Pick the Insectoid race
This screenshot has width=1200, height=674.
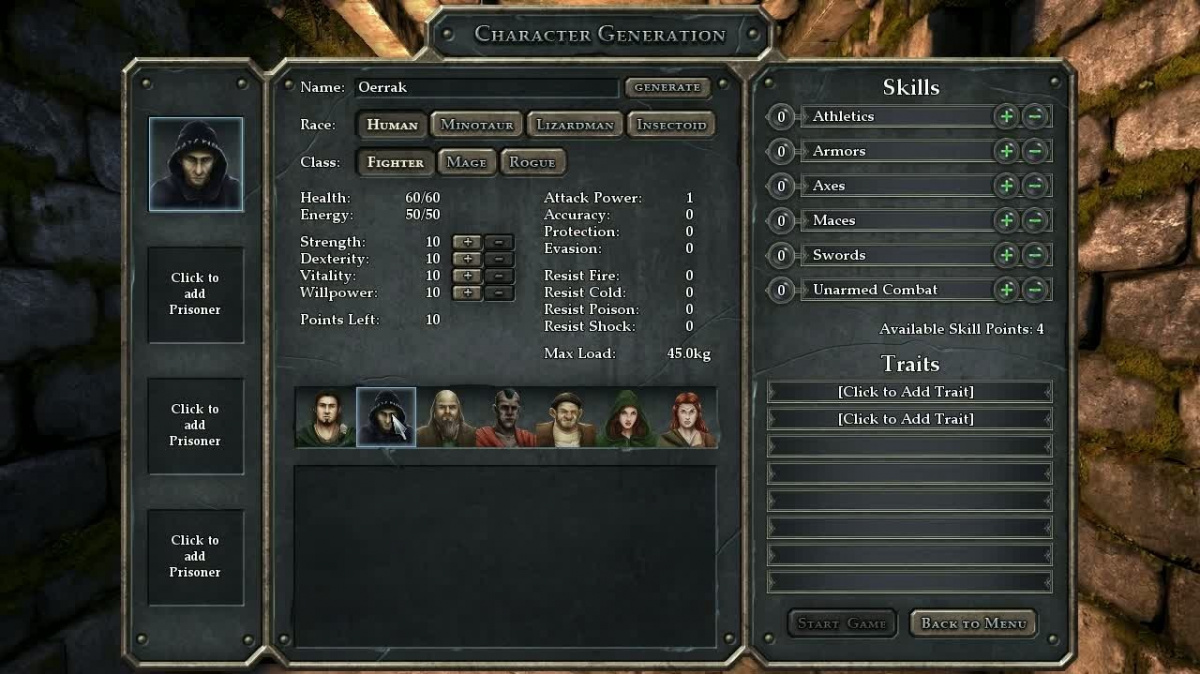click(x=671, y=125)
